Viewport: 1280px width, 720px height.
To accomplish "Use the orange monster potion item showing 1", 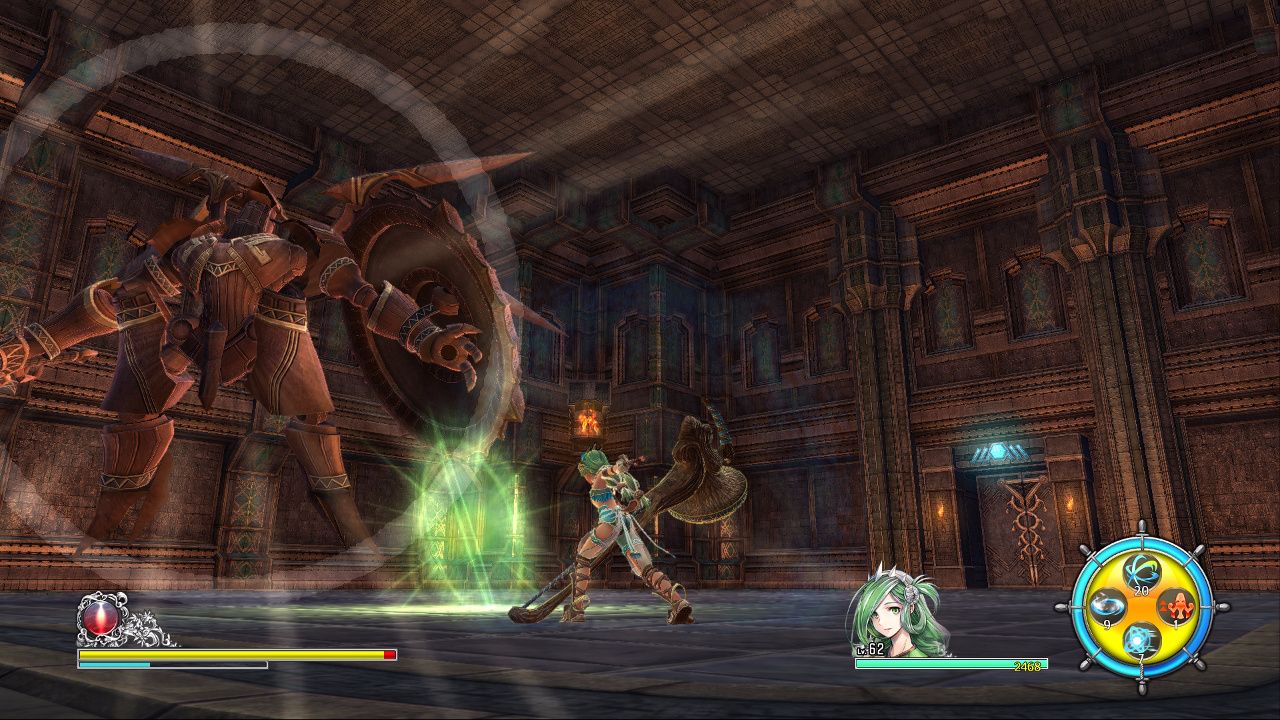I will click(x=1176, y=607).
